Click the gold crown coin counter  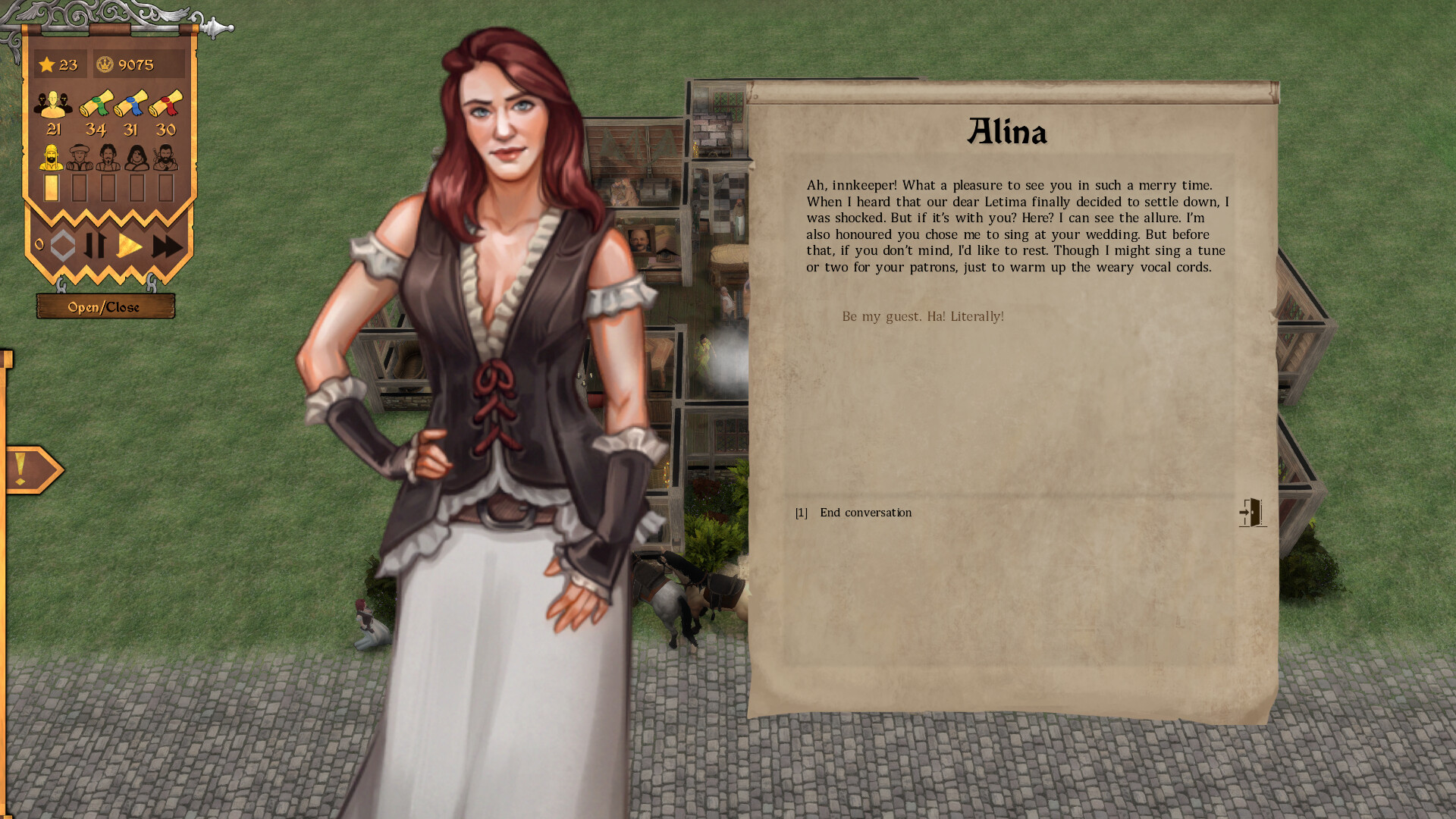138,64
